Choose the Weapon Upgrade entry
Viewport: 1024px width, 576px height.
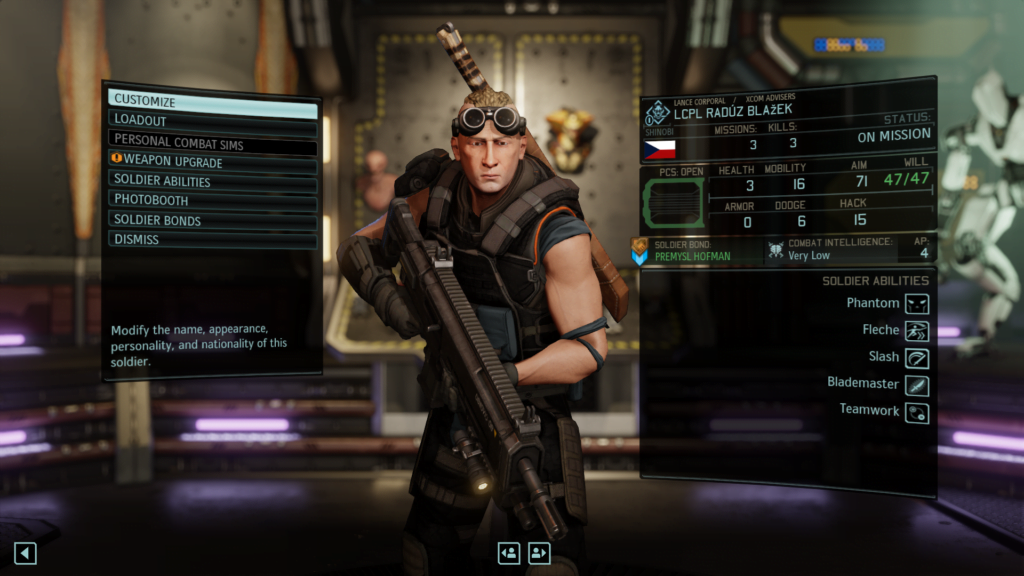pos(212,161)
